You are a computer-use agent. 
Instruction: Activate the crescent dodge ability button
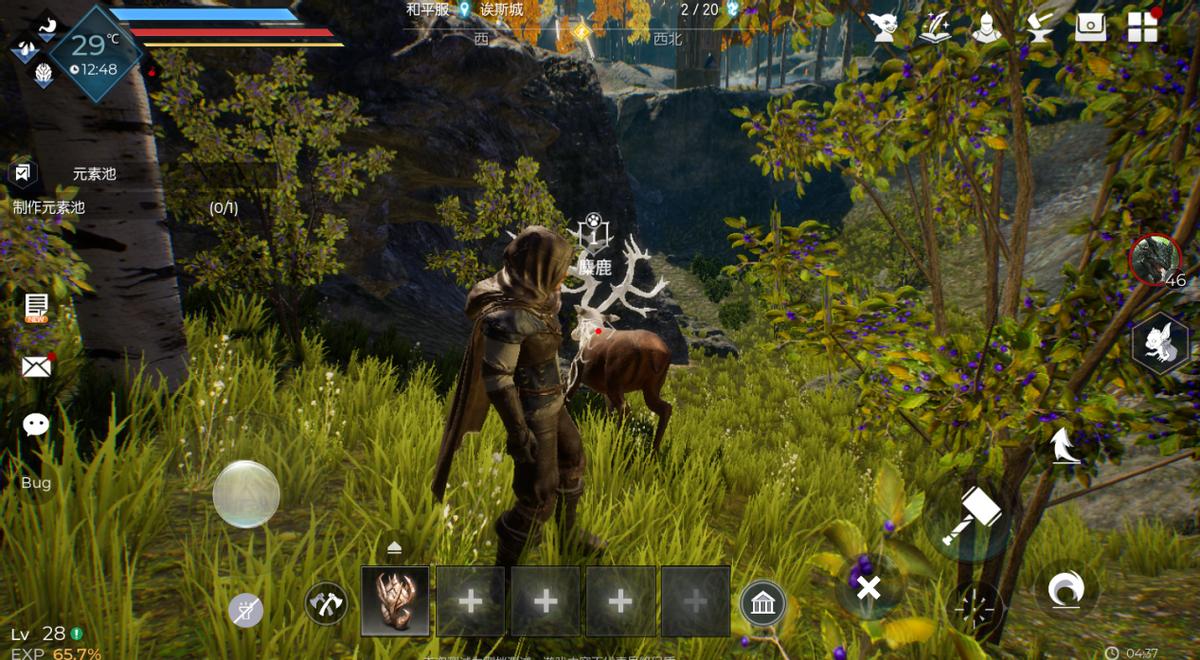point(1065,590)
